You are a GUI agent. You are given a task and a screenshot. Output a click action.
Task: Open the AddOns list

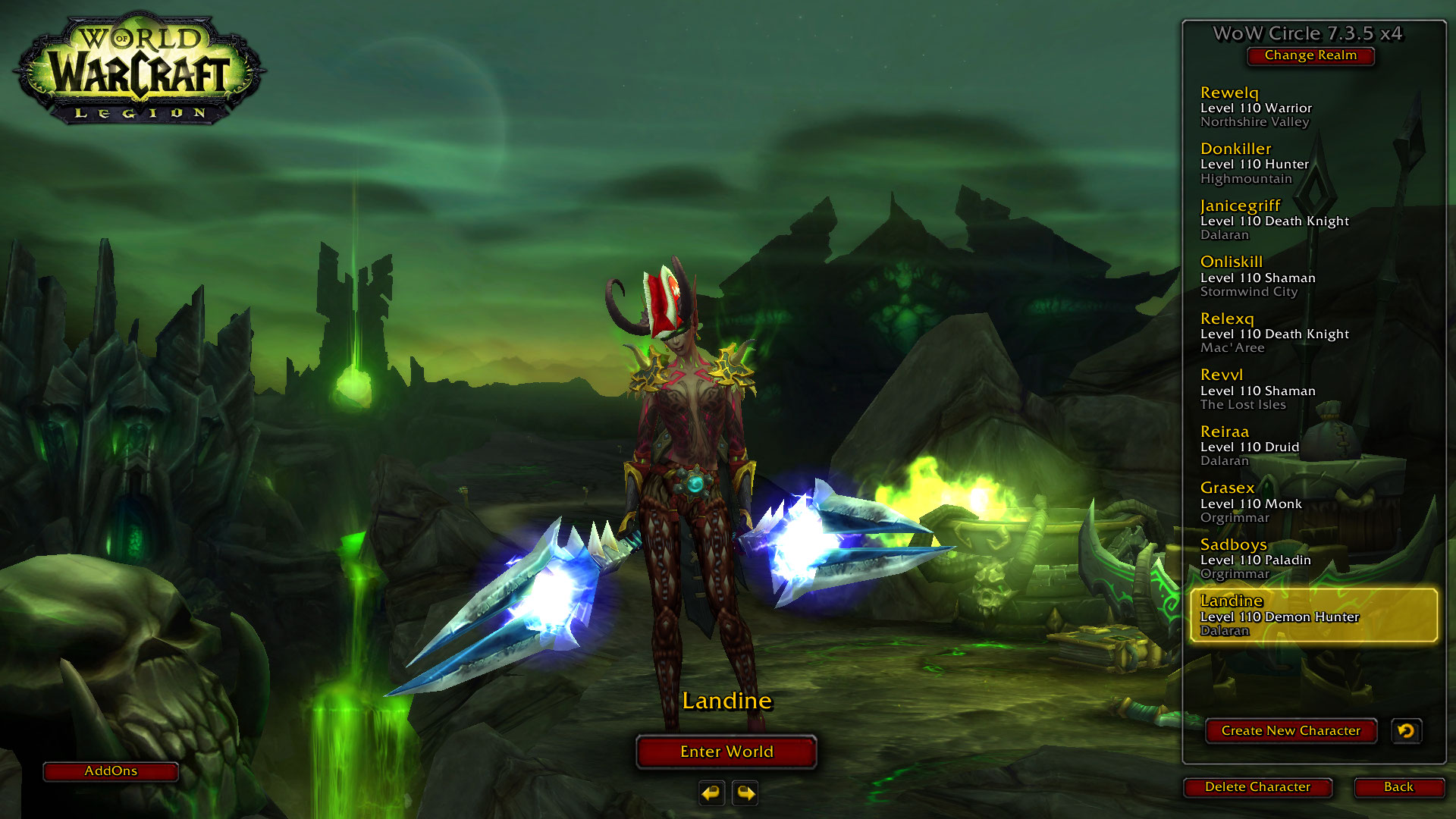[x=111, y=771]
